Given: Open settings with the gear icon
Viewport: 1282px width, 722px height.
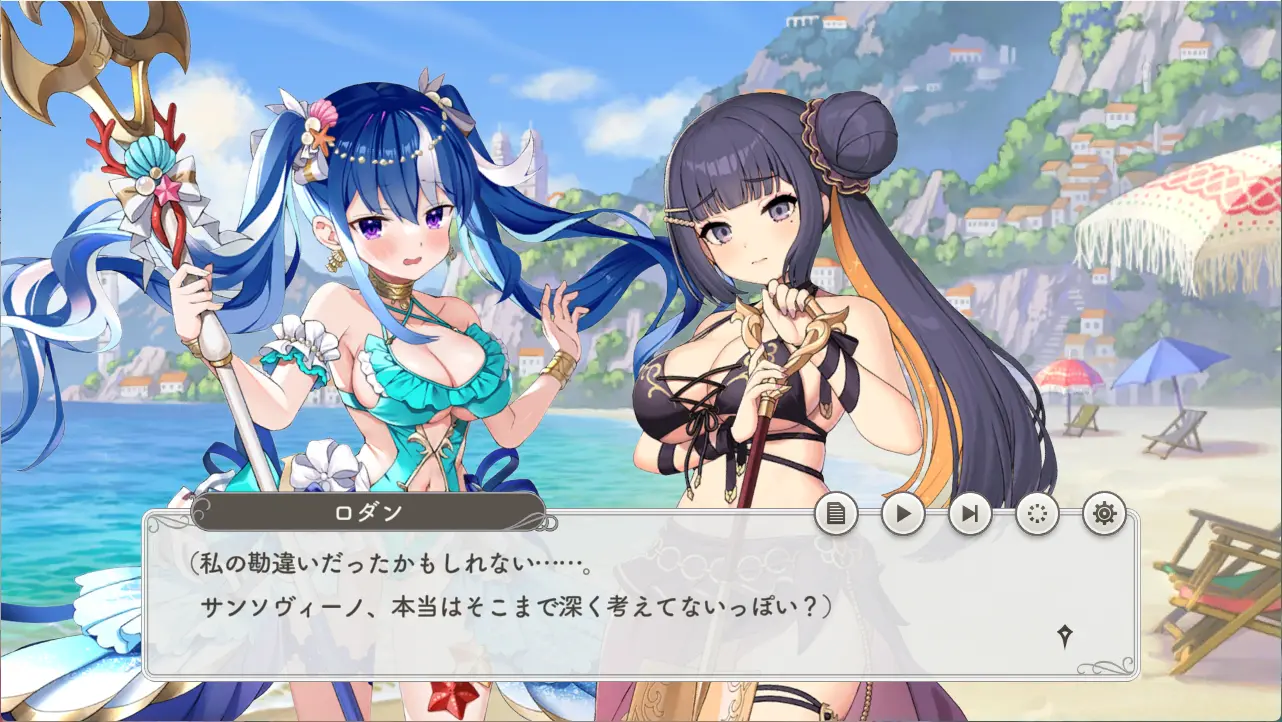Looking at the screenshot, I should 1104,515.
